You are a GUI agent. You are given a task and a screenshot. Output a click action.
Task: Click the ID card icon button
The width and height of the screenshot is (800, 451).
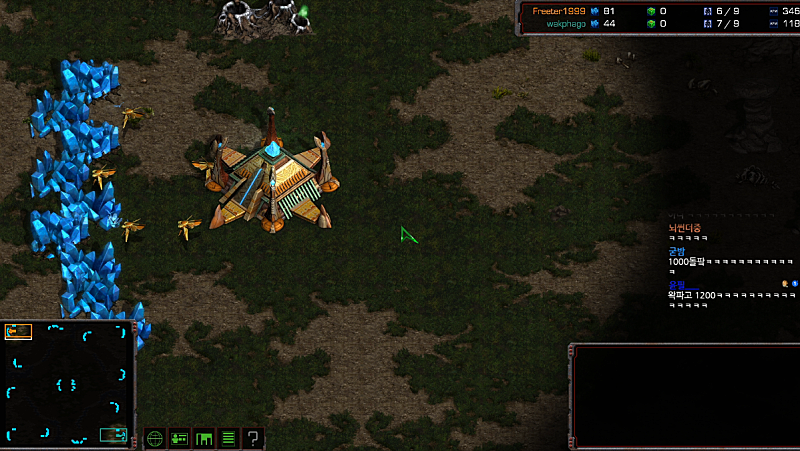(x=180, y=438)
